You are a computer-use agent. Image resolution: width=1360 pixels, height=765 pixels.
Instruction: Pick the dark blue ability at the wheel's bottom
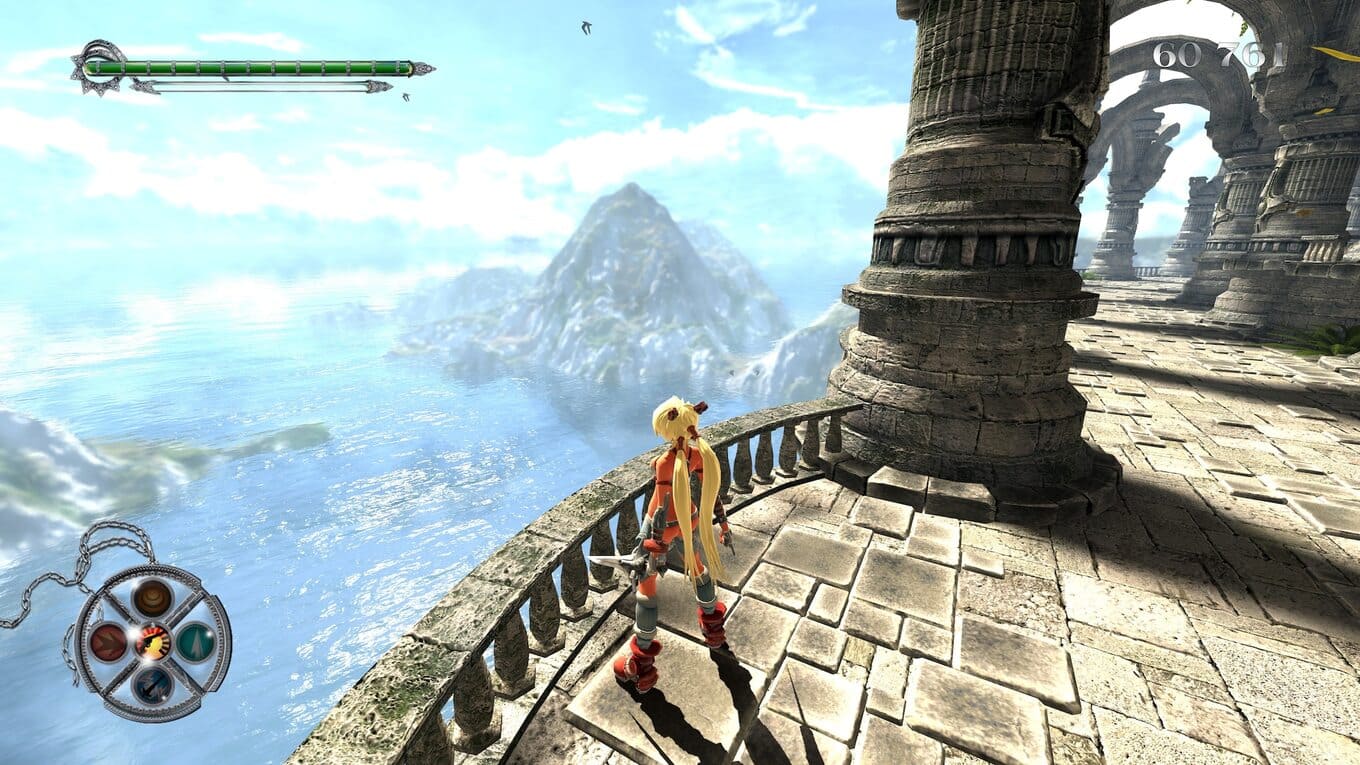tap(153, 684)
